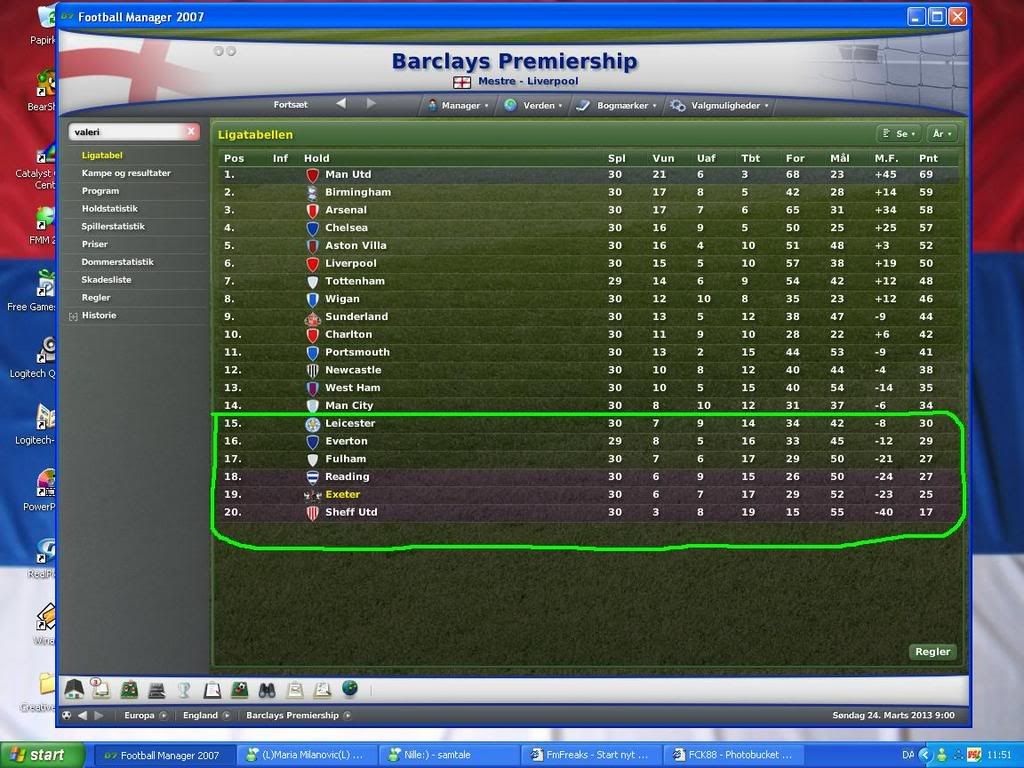The height and width of the screenshot is (768, 1024).
Task: Open the Manager dropdown menu
Action: [x=458, y=105]
